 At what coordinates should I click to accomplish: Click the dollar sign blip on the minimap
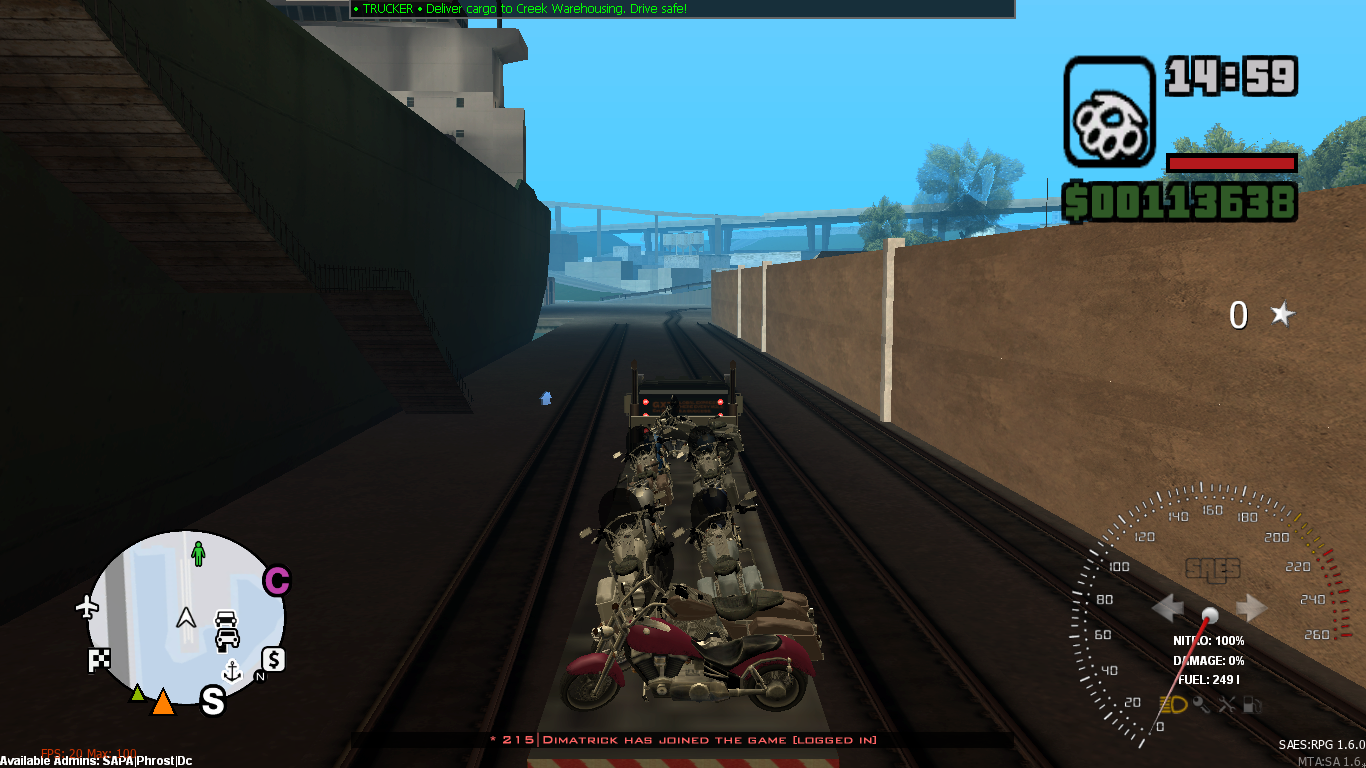click(273, 661)
